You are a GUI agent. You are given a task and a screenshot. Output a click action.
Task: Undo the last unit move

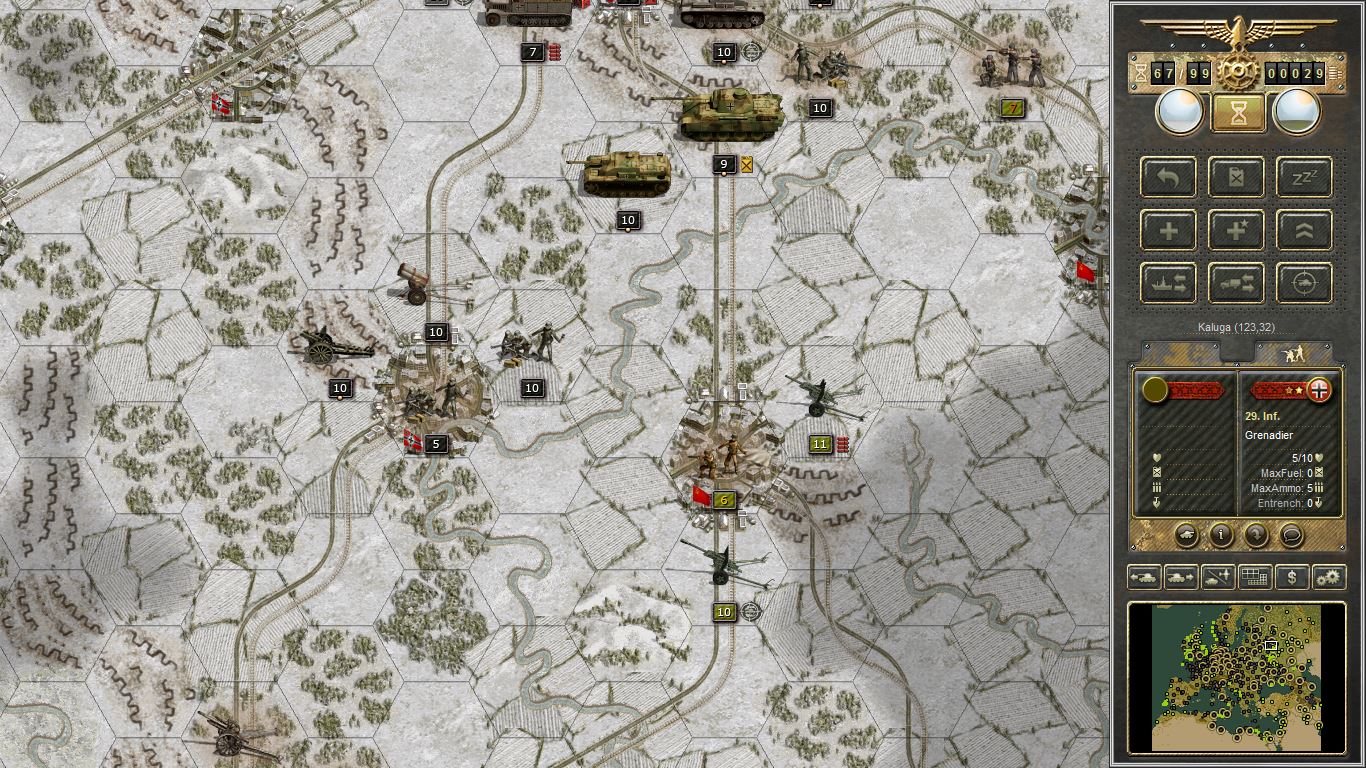[1168, 177]
